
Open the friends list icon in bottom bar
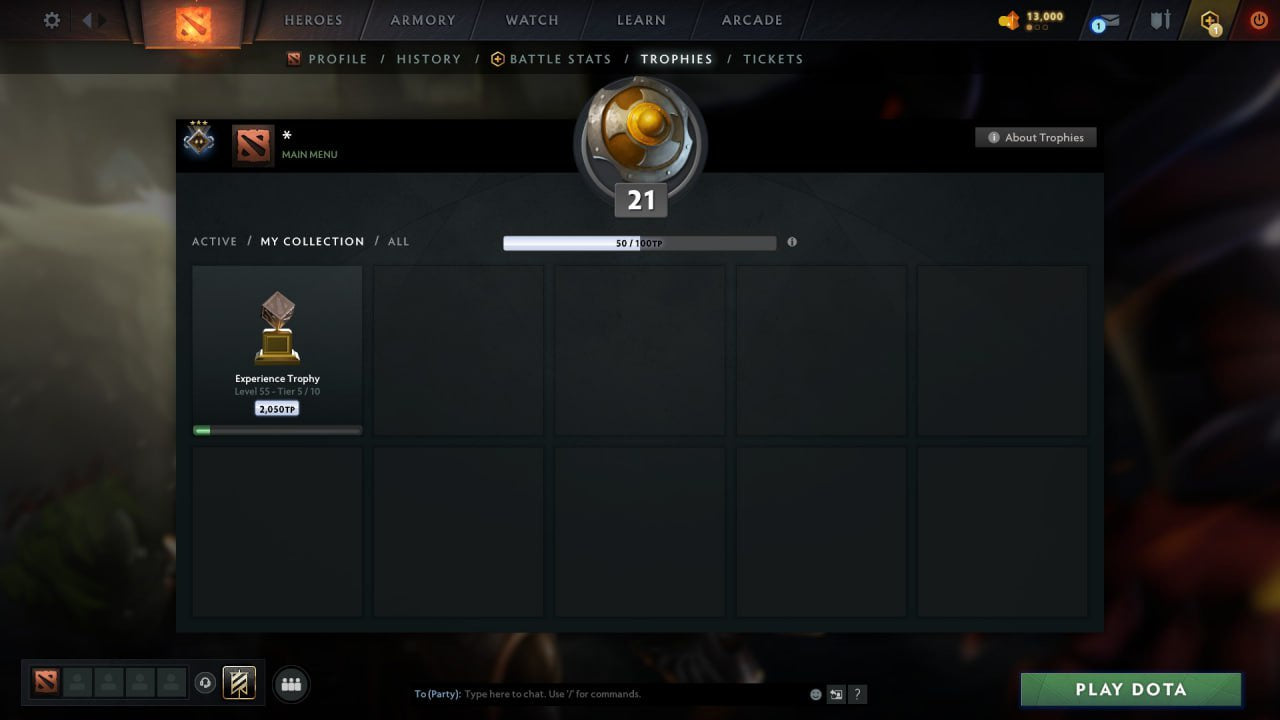click(290, 684)
